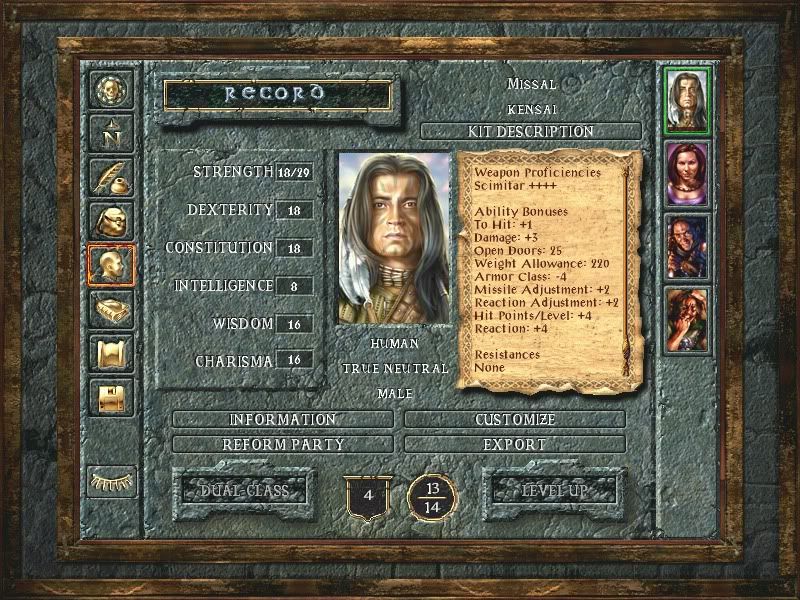The height and width of the screenshot is (600, 800).
Task: Select Missal's green-framed party portrait
Action: [x=687, y=100]
